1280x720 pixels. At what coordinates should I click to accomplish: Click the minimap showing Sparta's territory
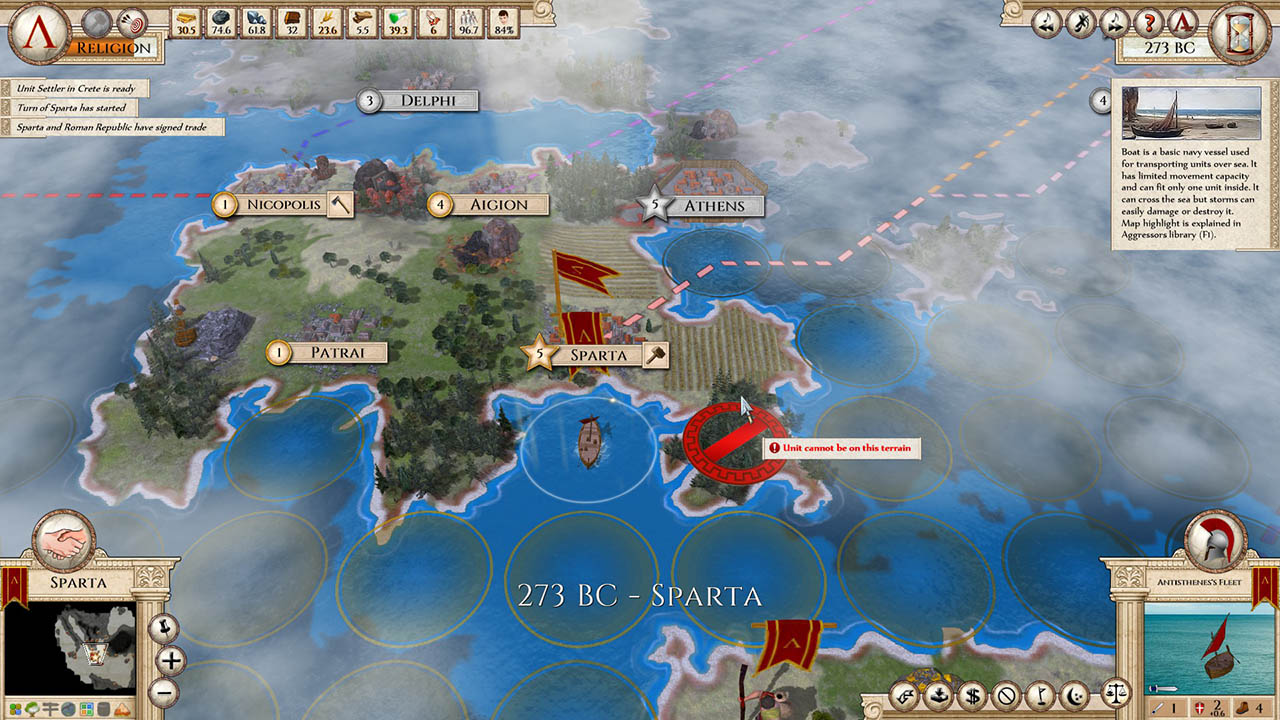click(69, 650)
